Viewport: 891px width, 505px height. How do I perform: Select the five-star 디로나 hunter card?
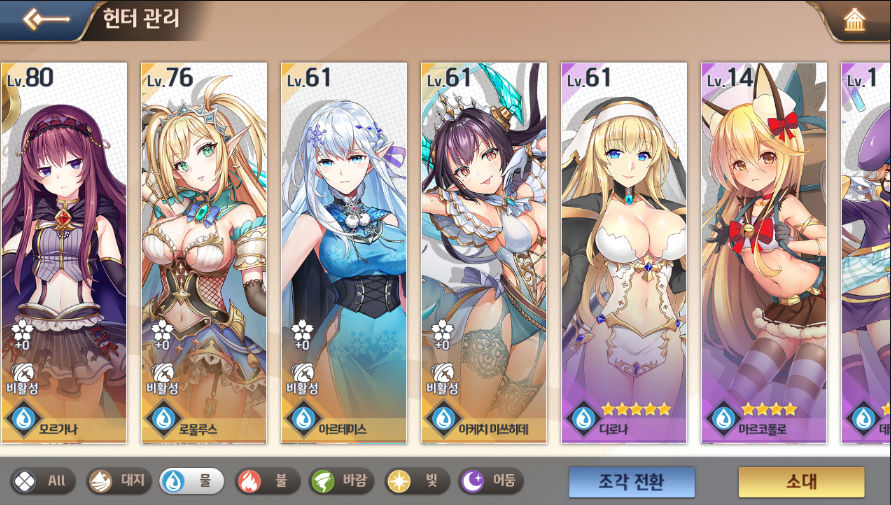624,250
